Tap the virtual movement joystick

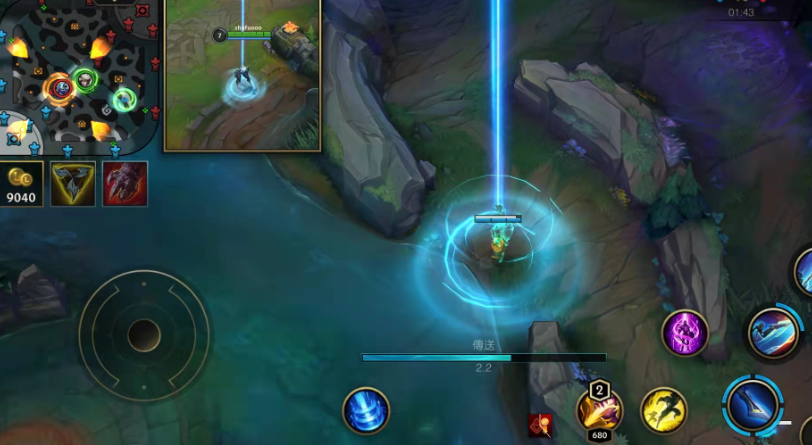(144, 334)
